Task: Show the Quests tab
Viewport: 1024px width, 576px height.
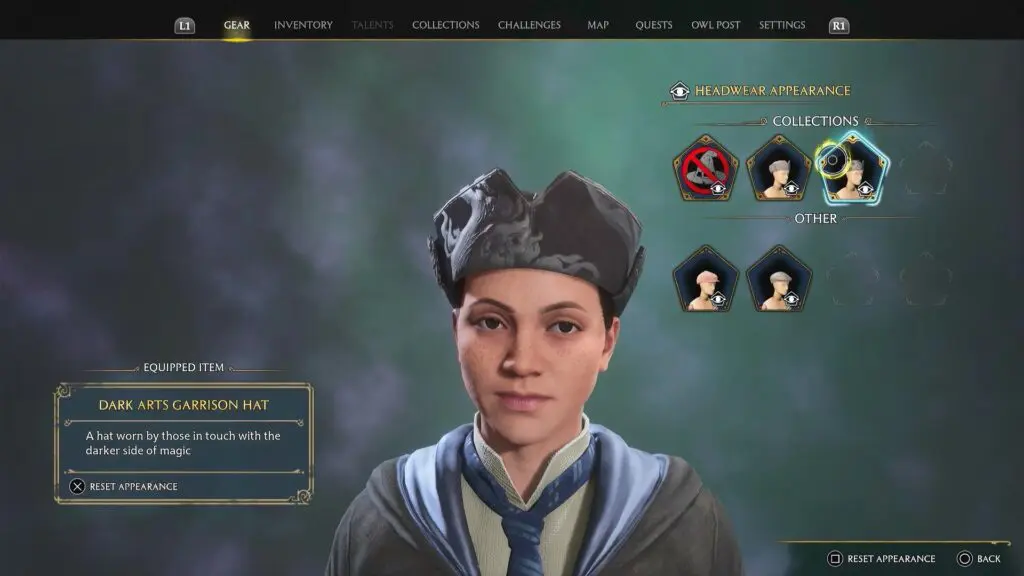Action: tap(654, 25)
